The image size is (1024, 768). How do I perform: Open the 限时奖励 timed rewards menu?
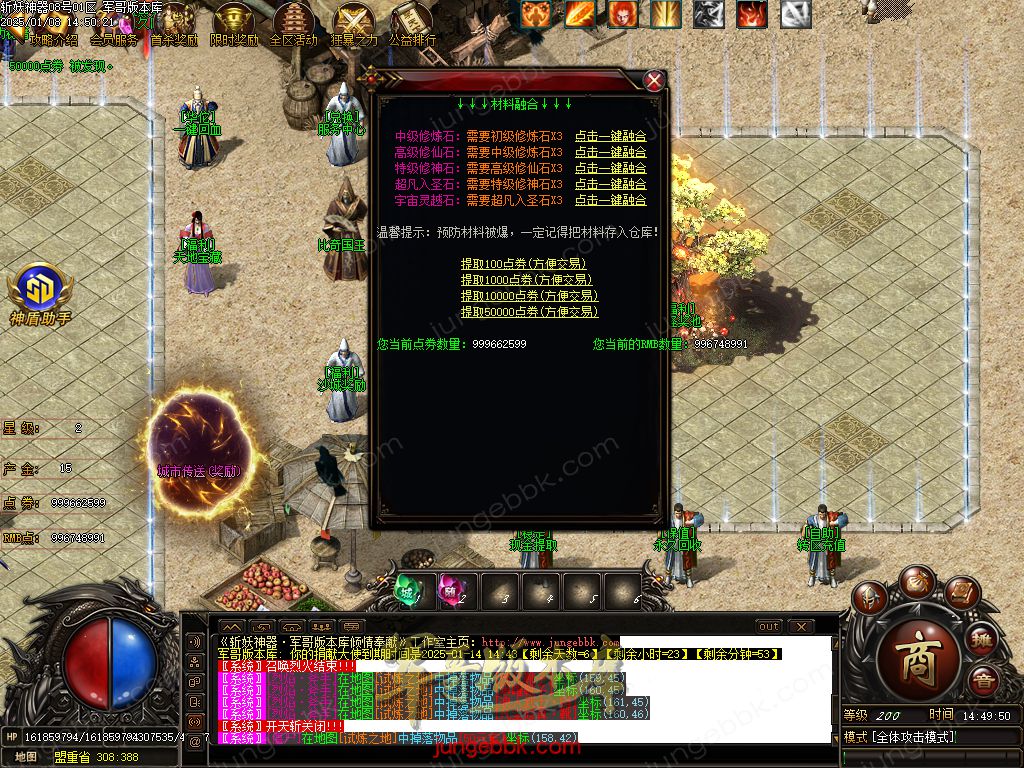tap(234, 24)
